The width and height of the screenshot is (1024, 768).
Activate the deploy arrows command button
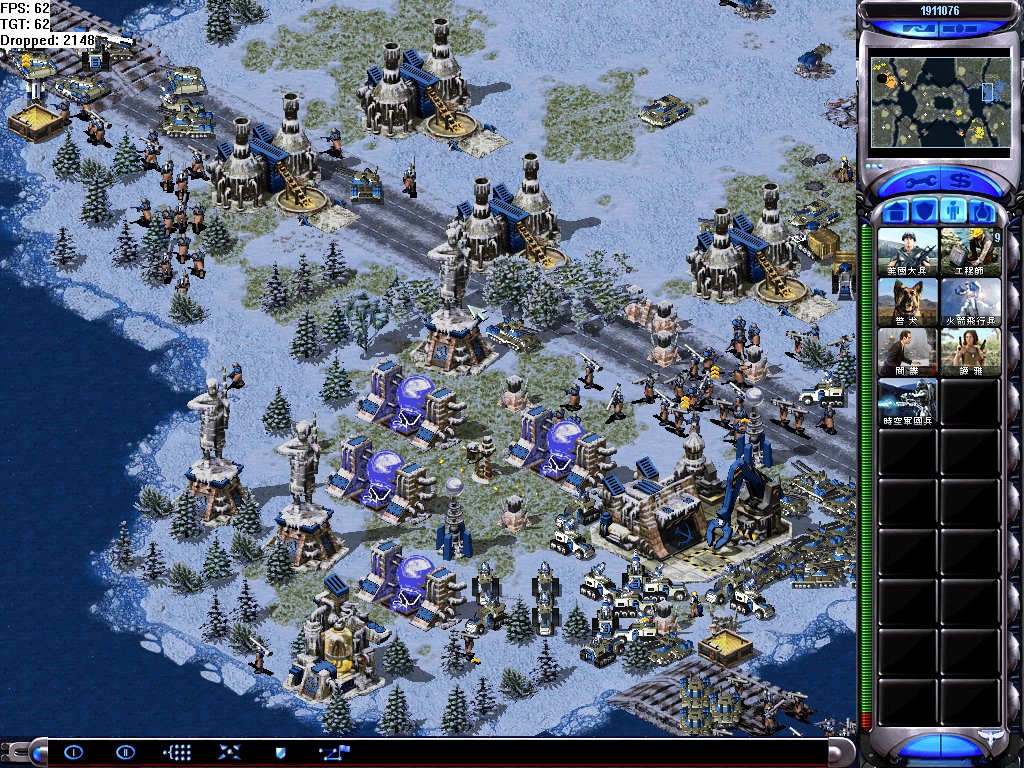pos(228,752)
